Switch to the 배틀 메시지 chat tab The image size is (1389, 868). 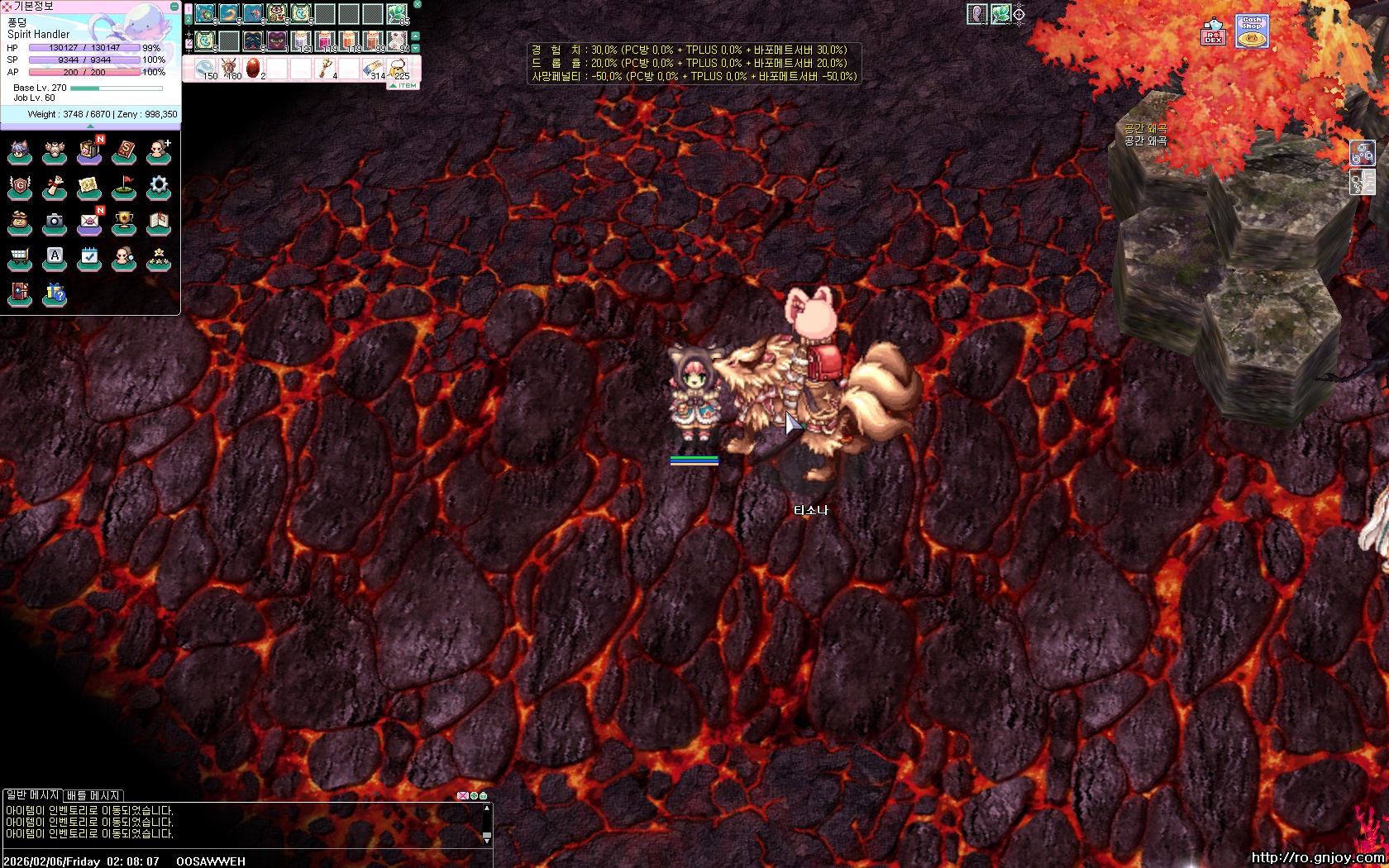pos(93,795)
